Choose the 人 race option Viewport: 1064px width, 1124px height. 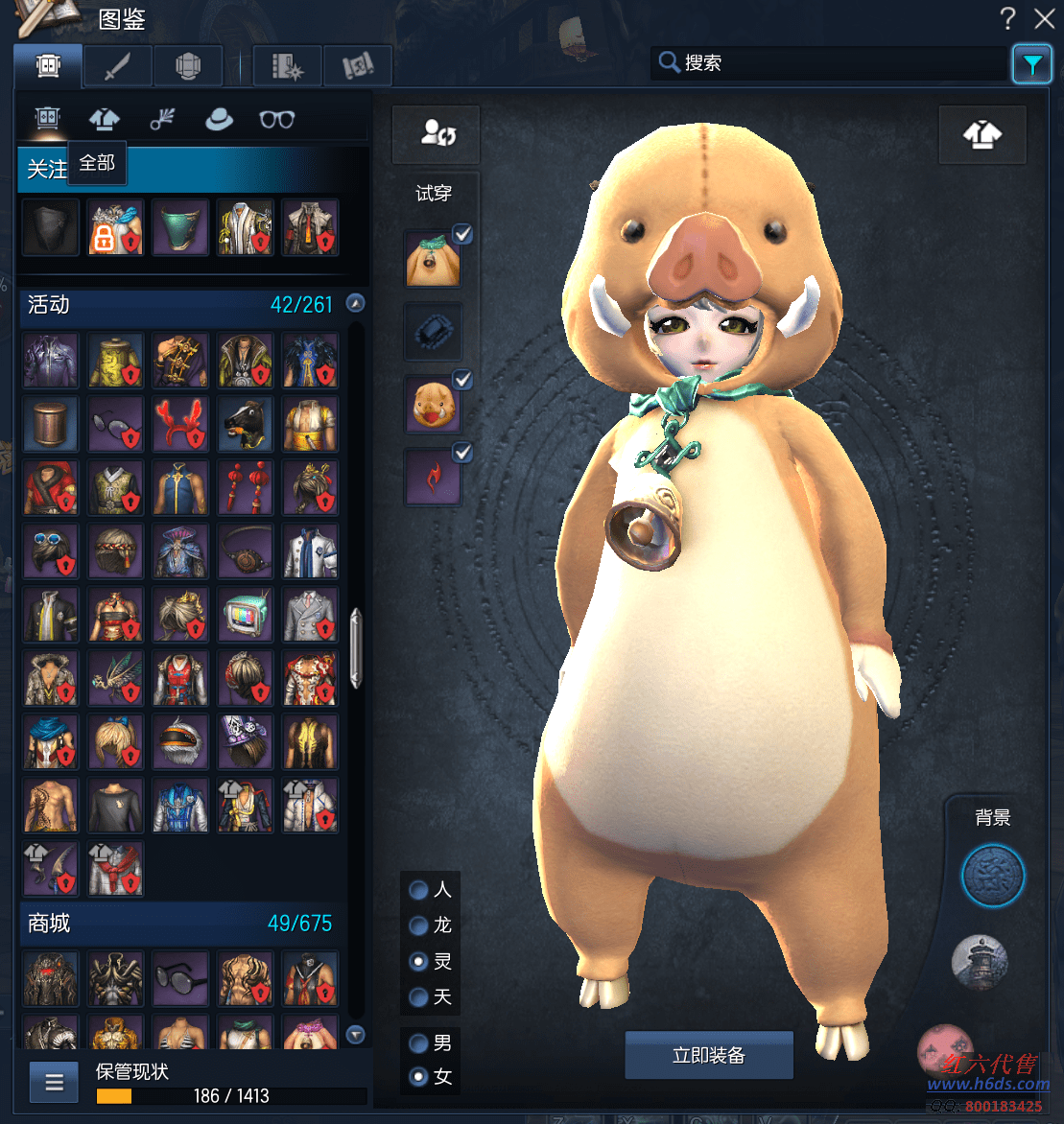point(419,890)
